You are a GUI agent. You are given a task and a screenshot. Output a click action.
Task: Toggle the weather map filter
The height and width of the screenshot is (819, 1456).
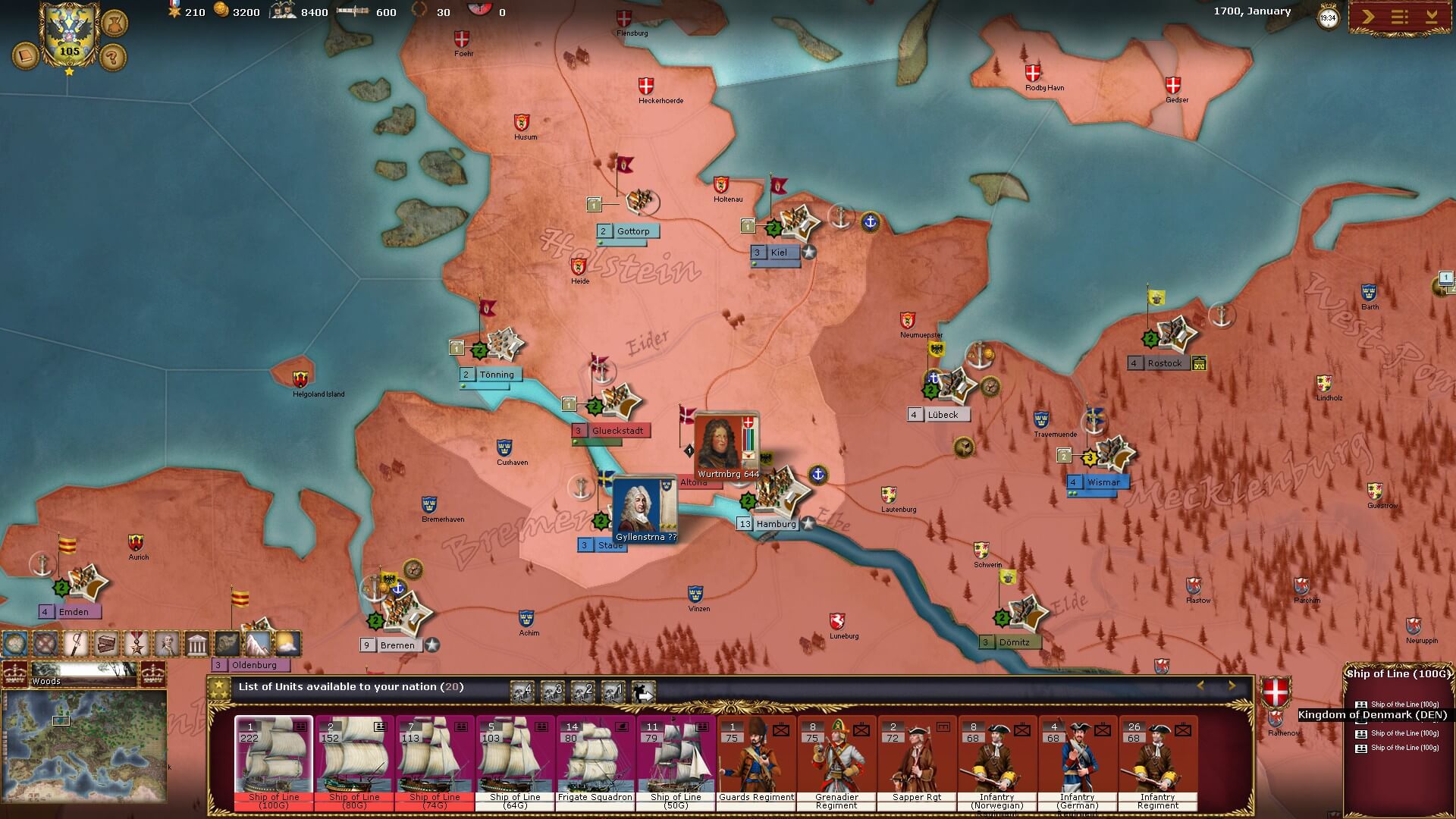click(x=287, y=644)
